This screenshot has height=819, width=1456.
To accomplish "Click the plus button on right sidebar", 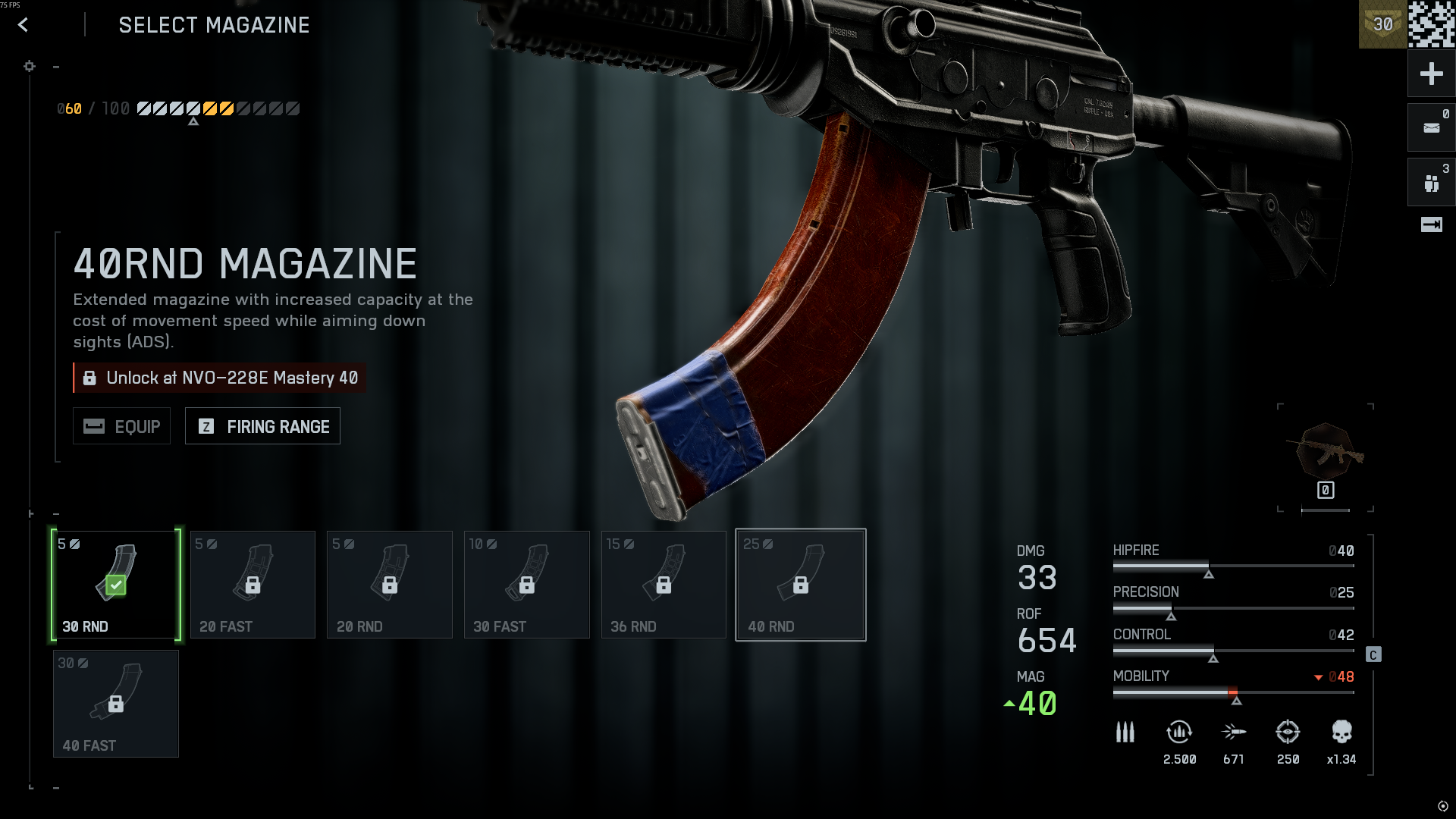I will pos(1431,74).
